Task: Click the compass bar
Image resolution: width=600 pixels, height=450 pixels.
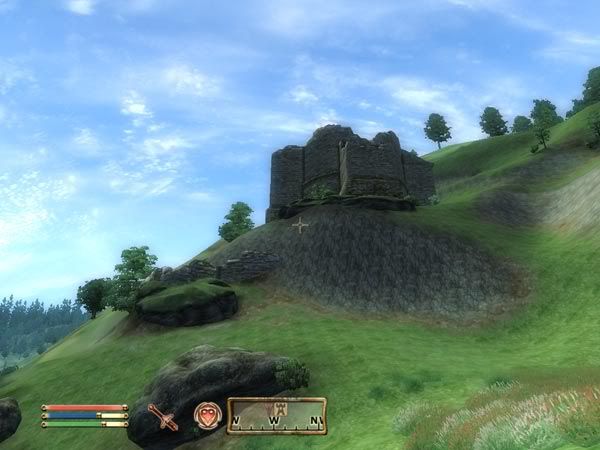Action: (x=277, y=416)
